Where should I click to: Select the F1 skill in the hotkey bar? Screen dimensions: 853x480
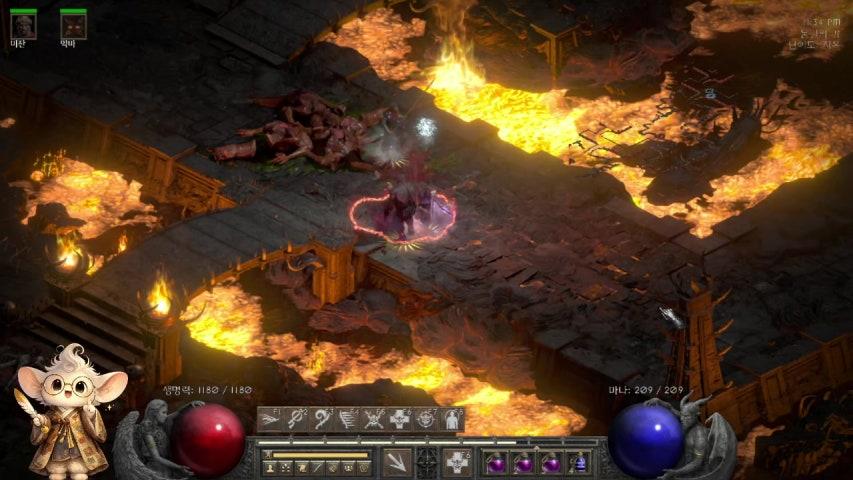click(269, 420)
